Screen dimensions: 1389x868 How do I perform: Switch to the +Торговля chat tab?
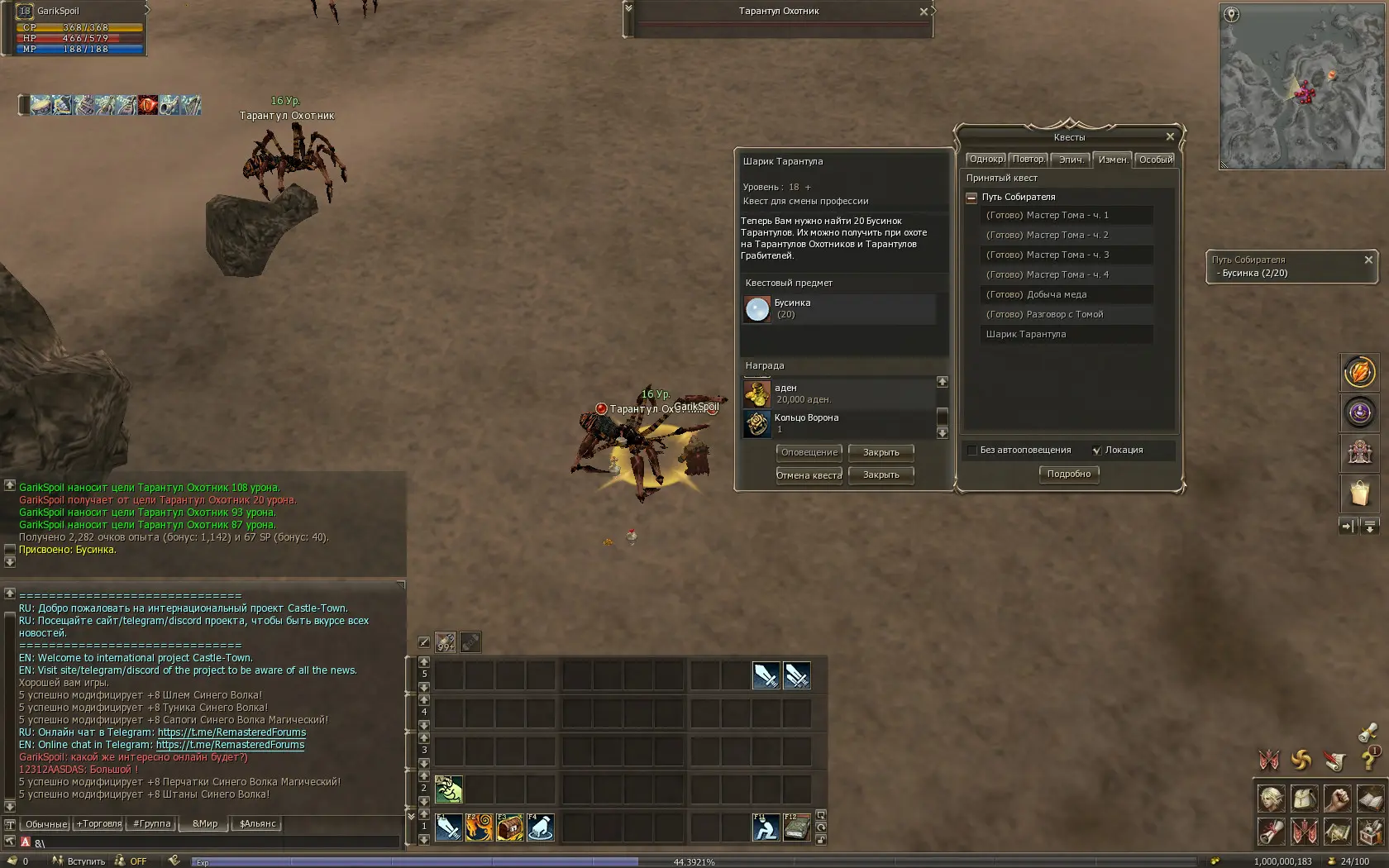[99, 823]
